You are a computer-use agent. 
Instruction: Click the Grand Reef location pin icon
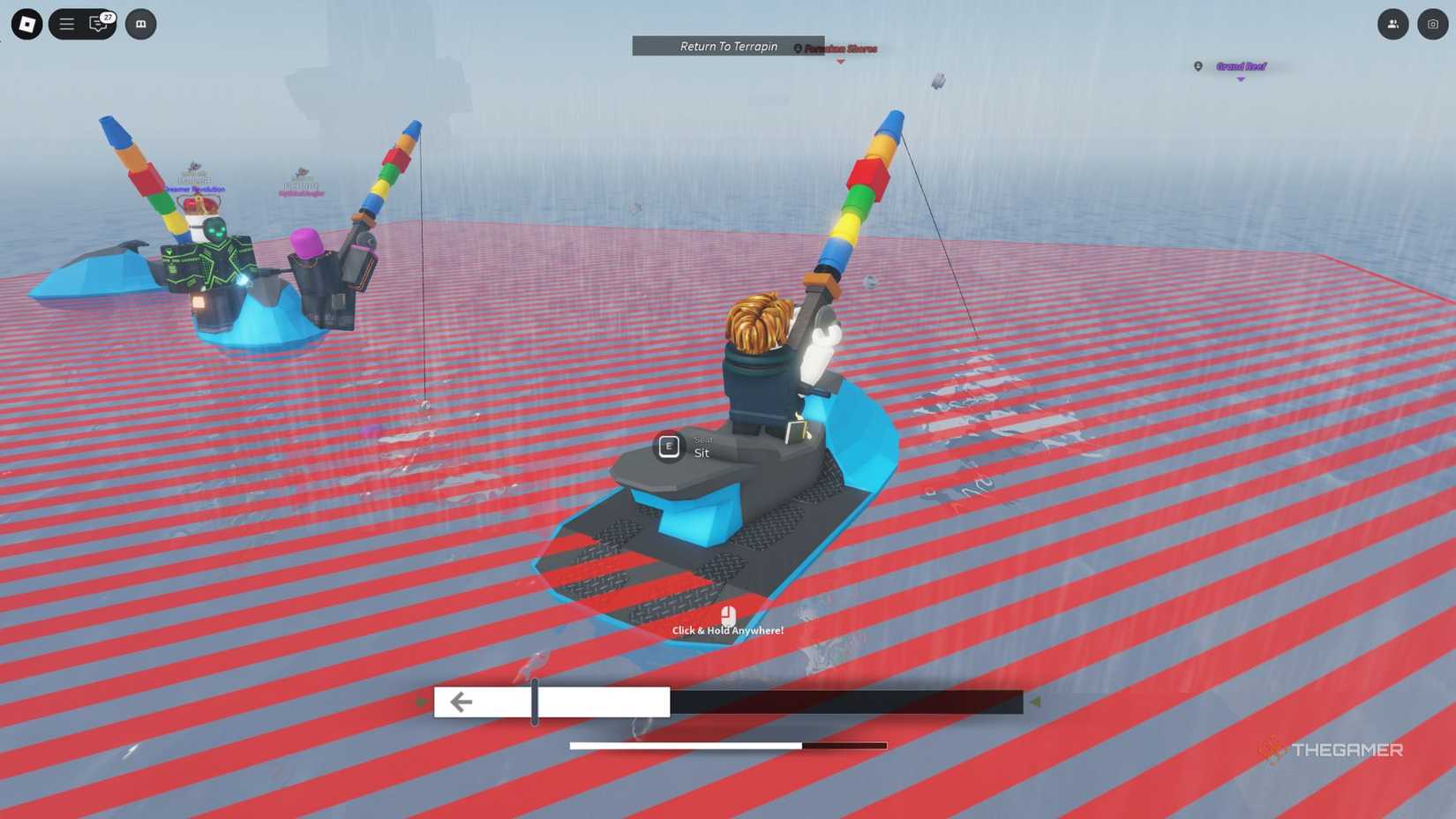coord(1197,66)
